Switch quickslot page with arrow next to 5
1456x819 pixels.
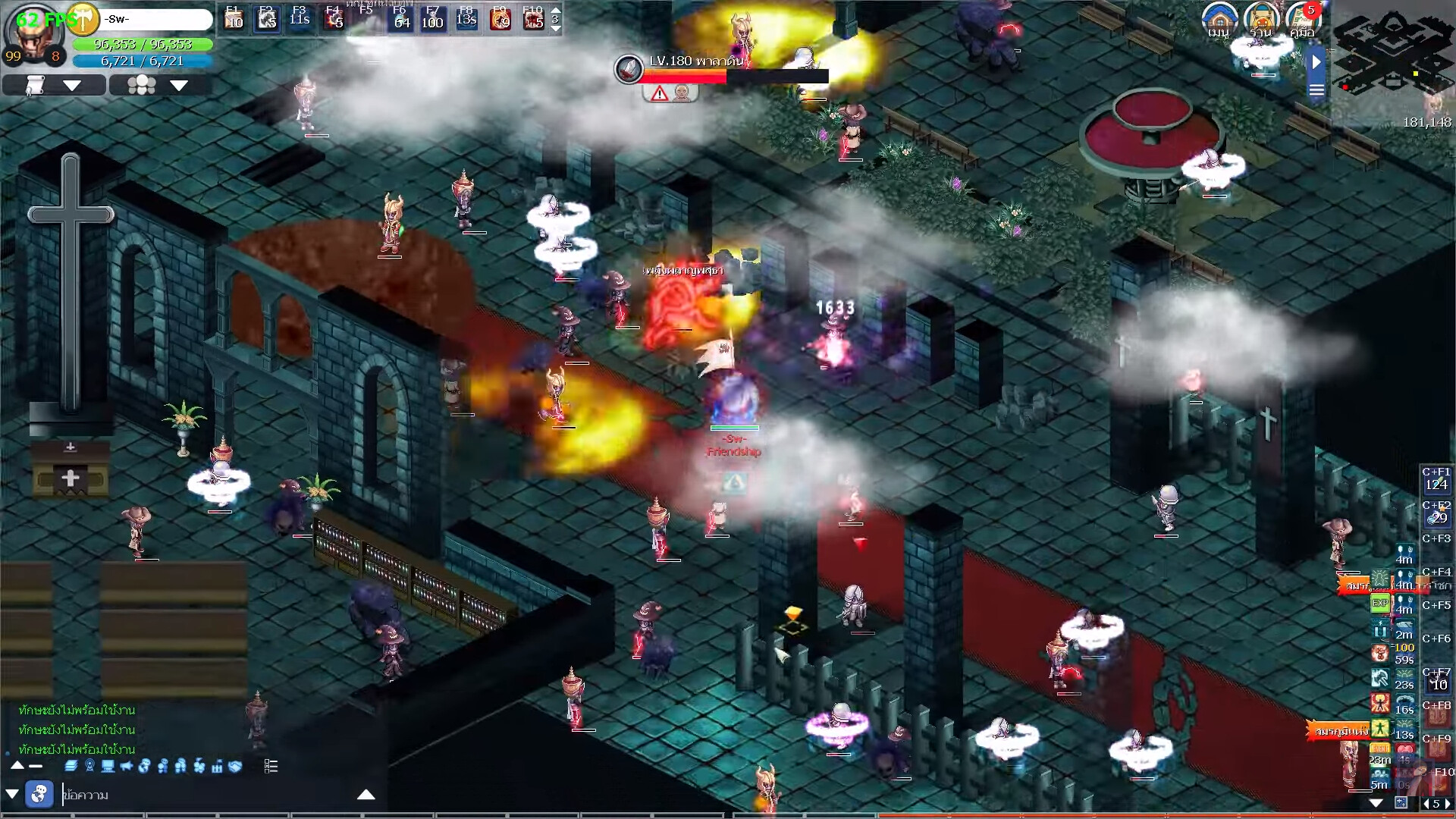[x=1447, y=804]
